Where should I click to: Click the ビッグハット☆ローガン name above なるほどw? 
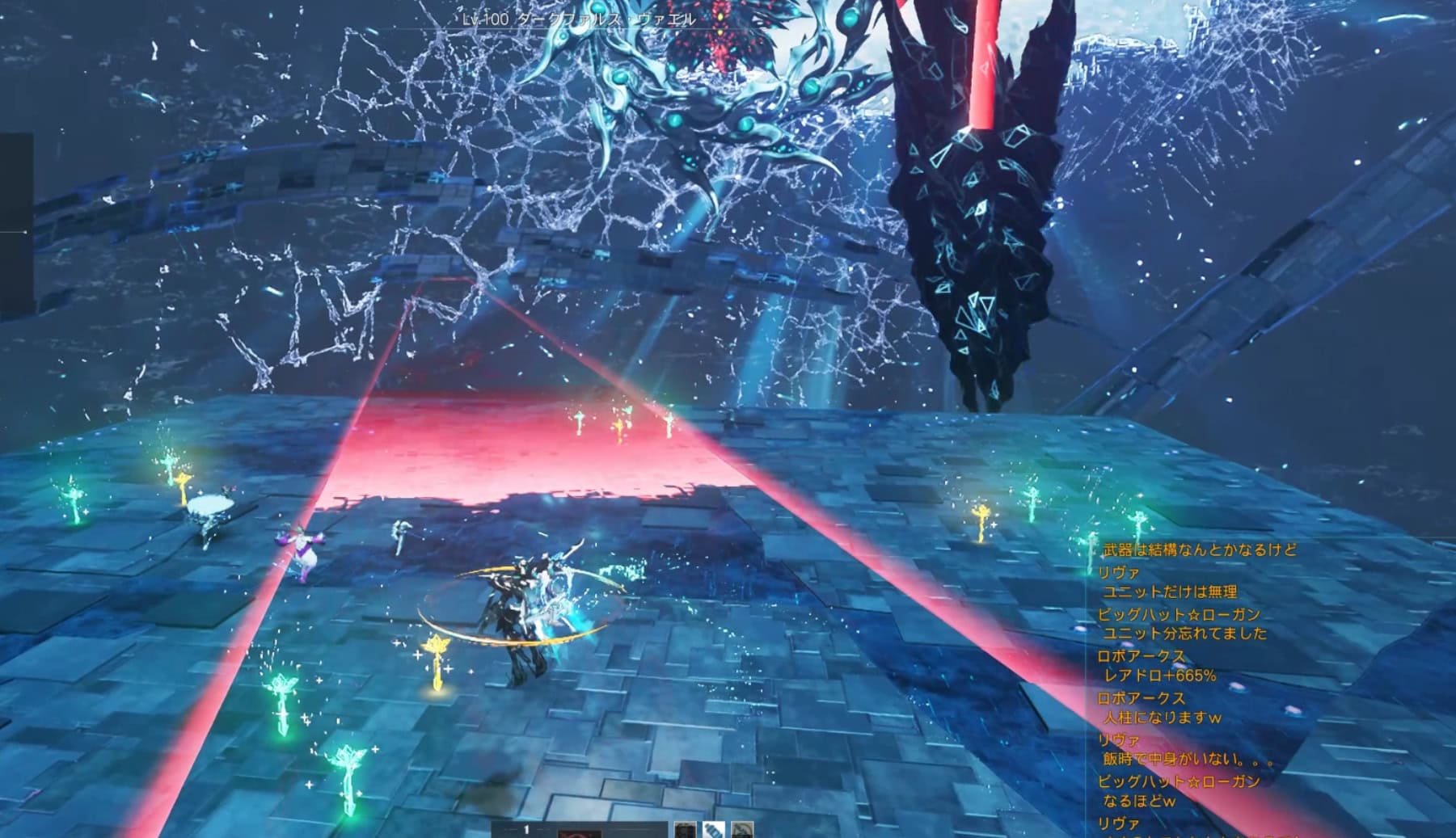click(1178, 781)
